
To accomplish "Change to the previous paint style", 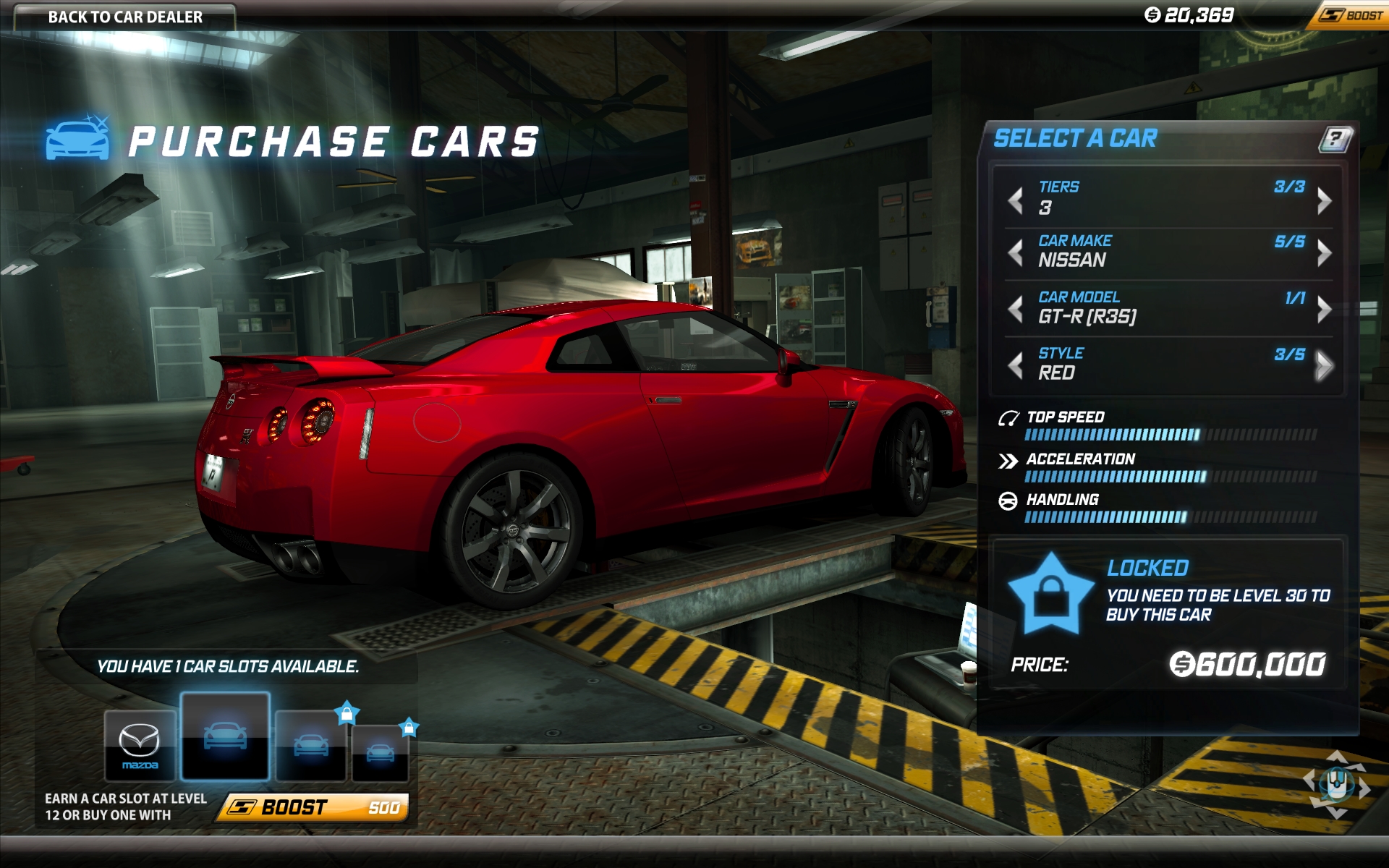I will [1016, 365].
